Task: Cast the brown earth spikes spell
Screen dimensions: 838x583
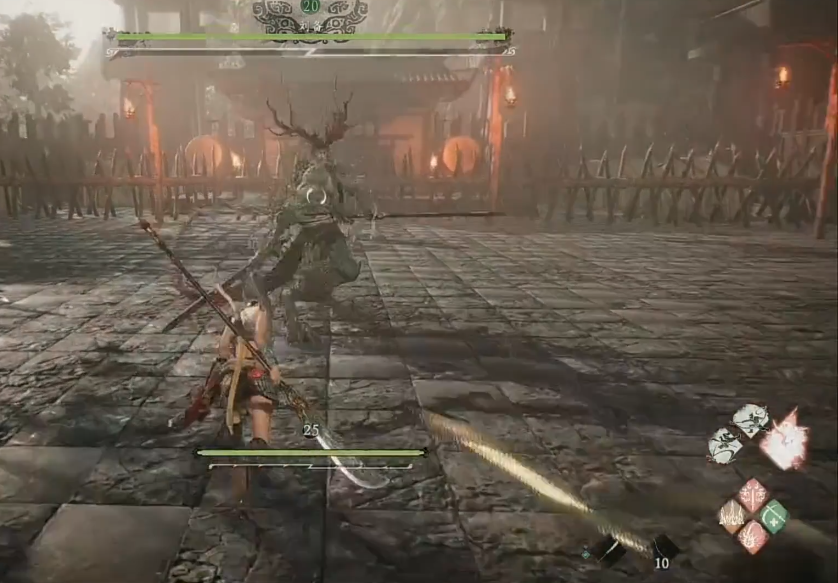Action: pyautogui.click(x=732, y=516)
